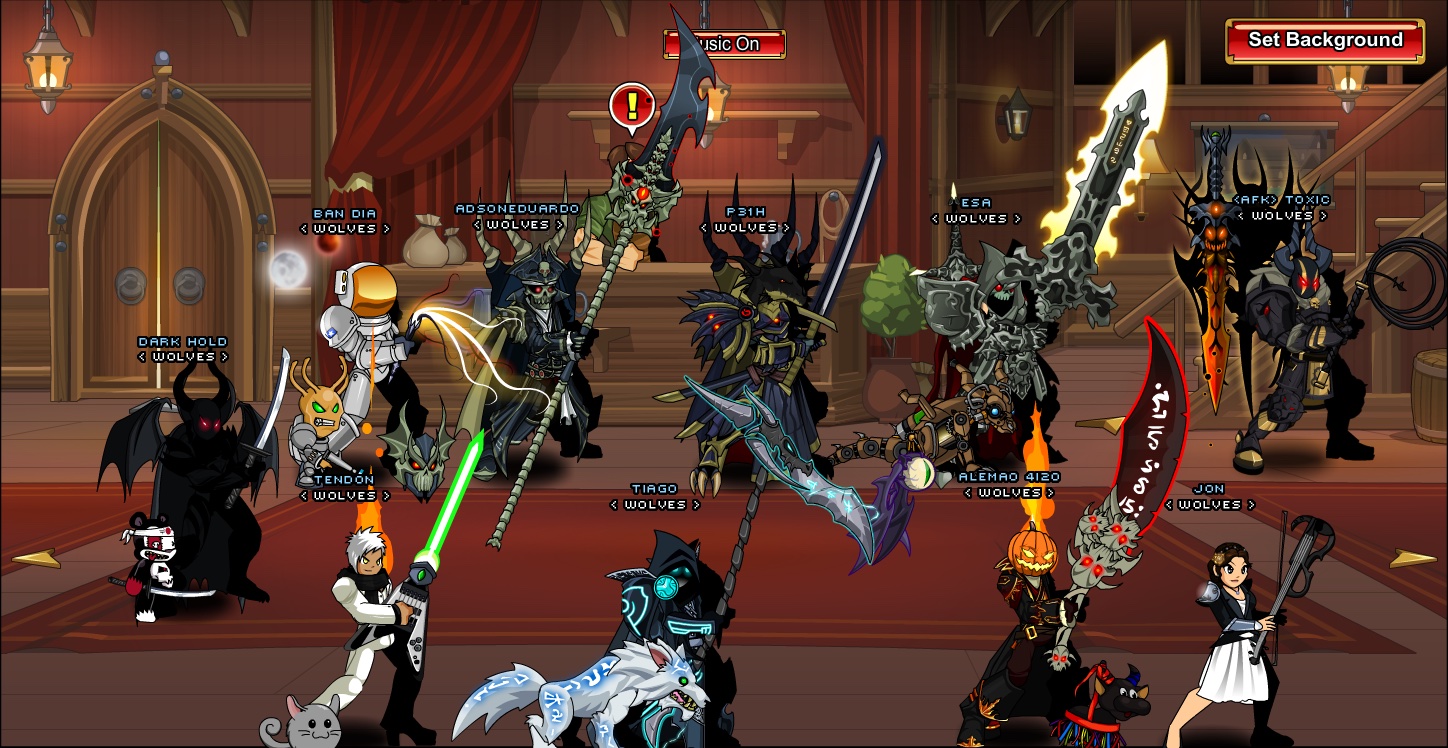Open the red exclamation quest bubble

[631, 104]
